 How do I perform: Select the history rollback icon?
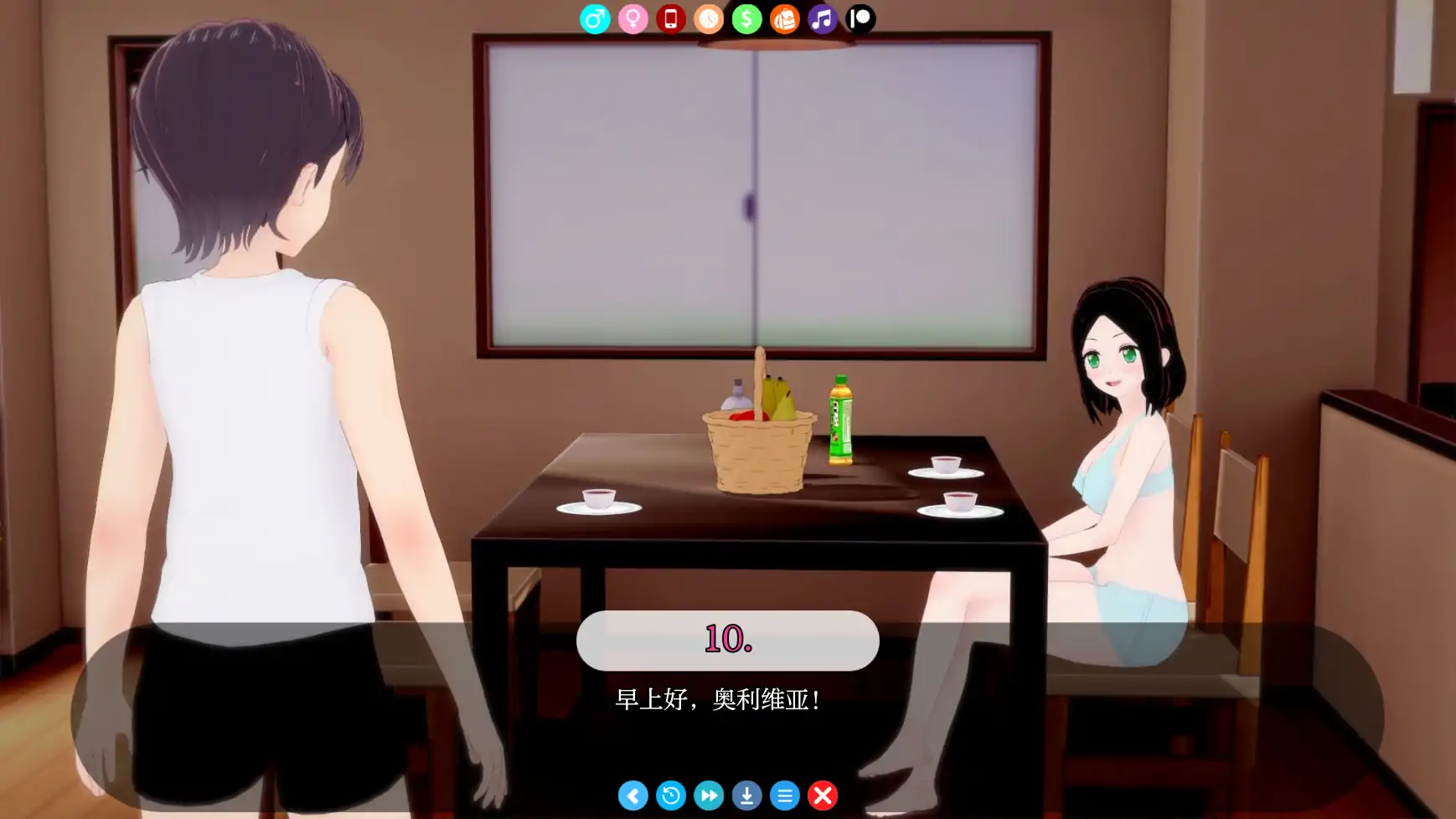point(672,796)
